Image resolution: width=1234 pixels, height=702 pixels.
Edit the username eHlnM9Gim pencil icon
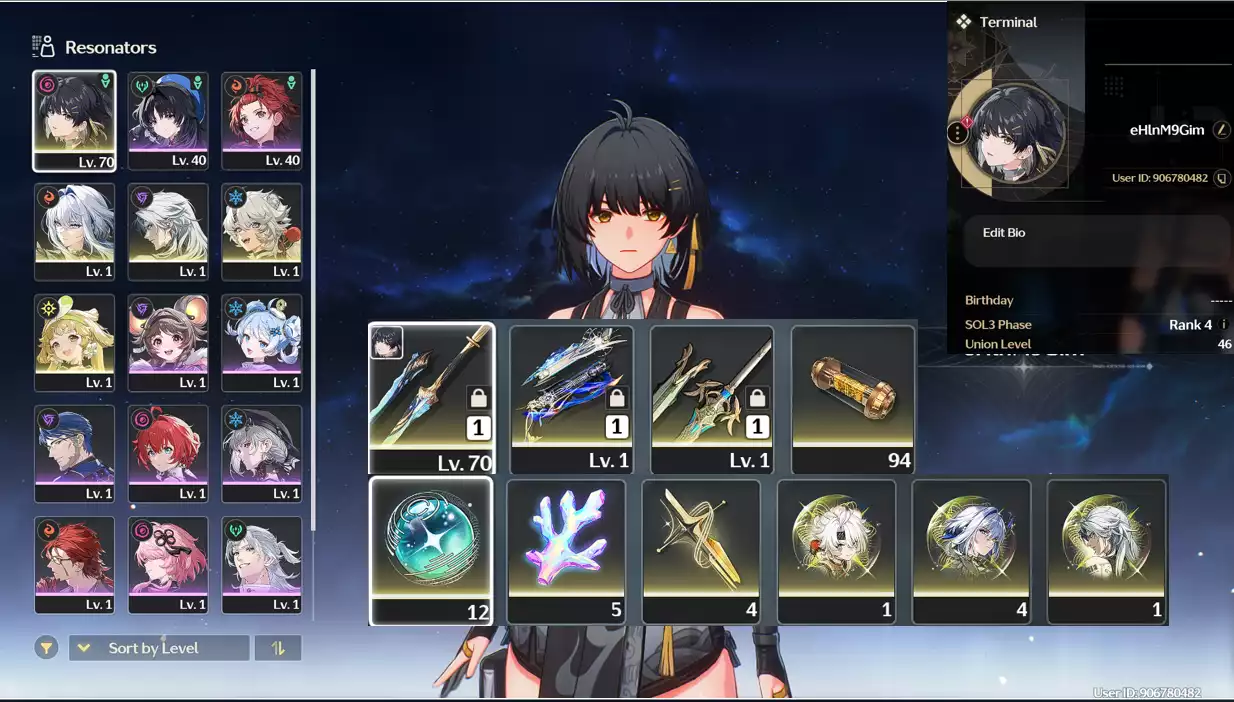pos(1221,130)
